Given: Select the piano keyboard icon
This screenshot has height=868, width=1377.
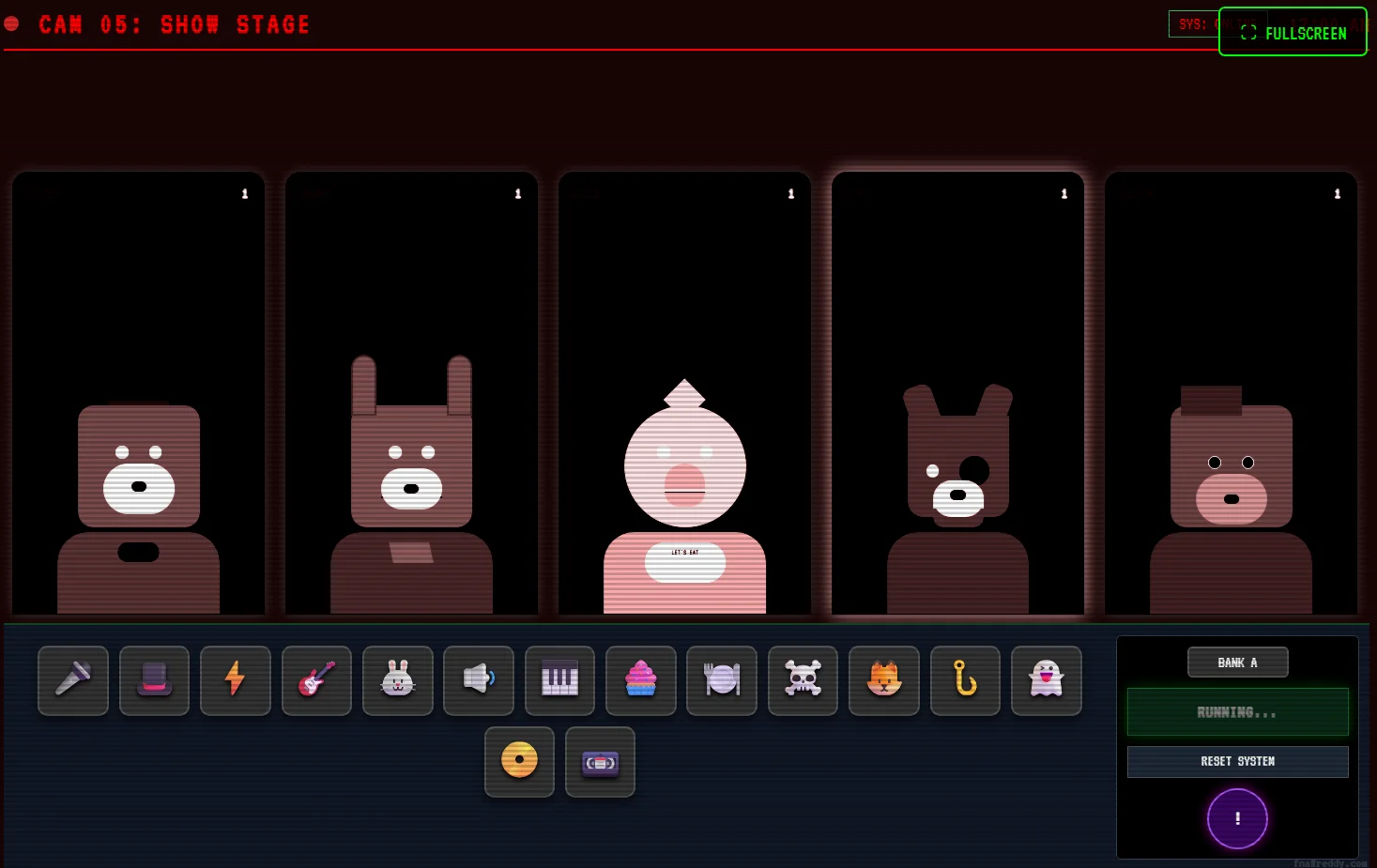Looking at the screenshot, I should 559,680.
